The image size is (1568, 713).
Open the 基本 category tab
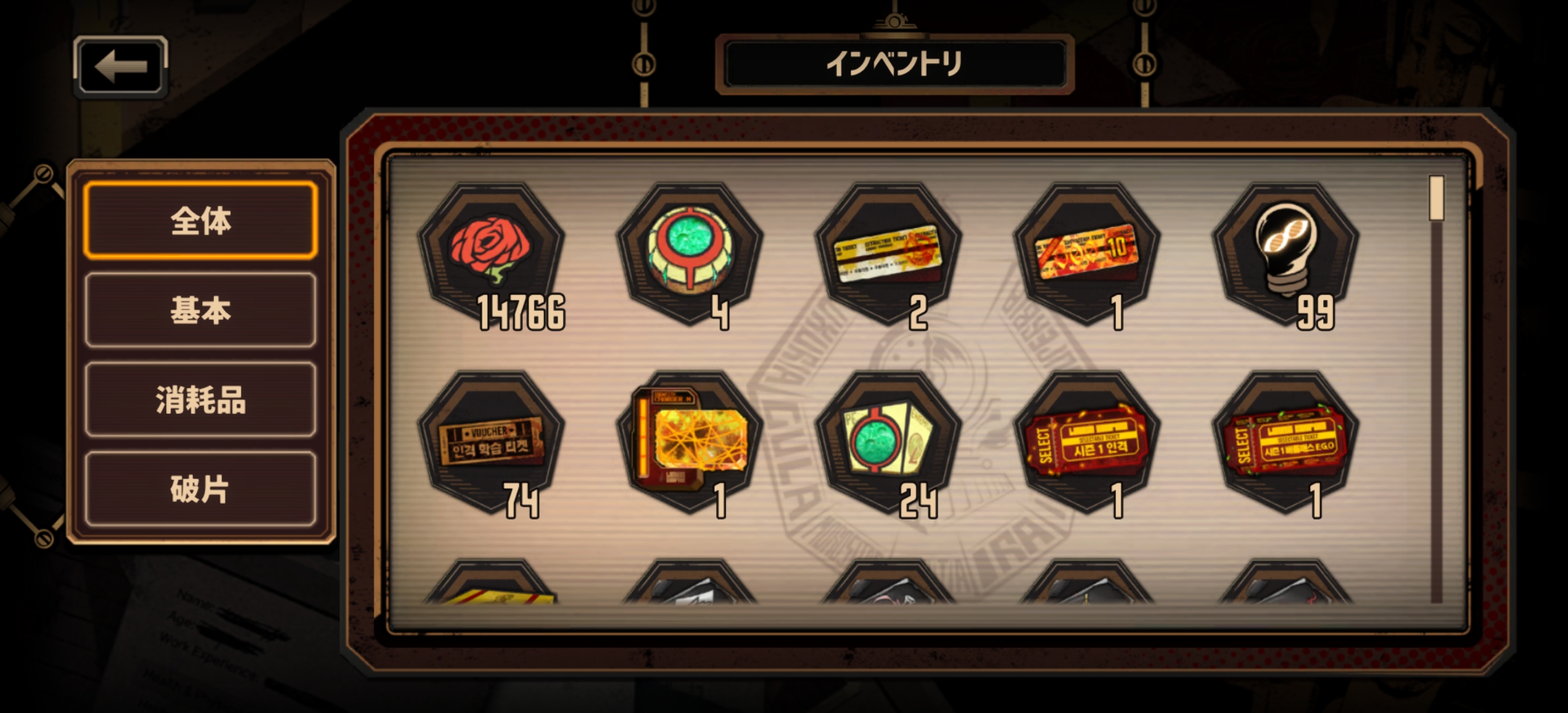pos(201,310)
